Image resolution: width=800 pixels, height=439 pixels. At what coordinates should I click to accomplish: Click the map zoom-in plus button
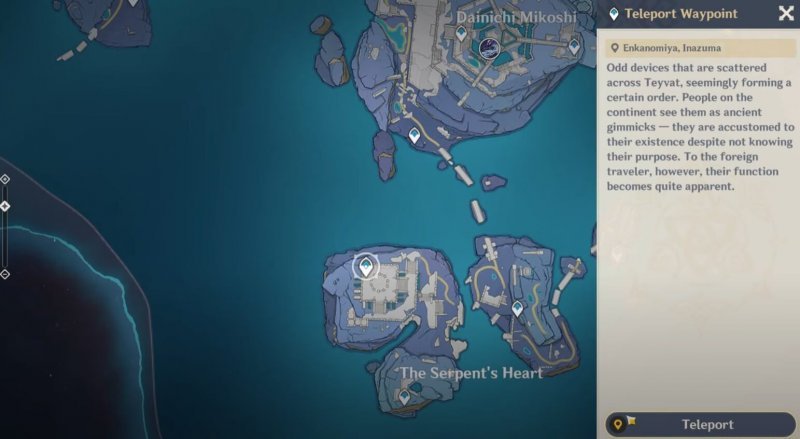[5, 179]
